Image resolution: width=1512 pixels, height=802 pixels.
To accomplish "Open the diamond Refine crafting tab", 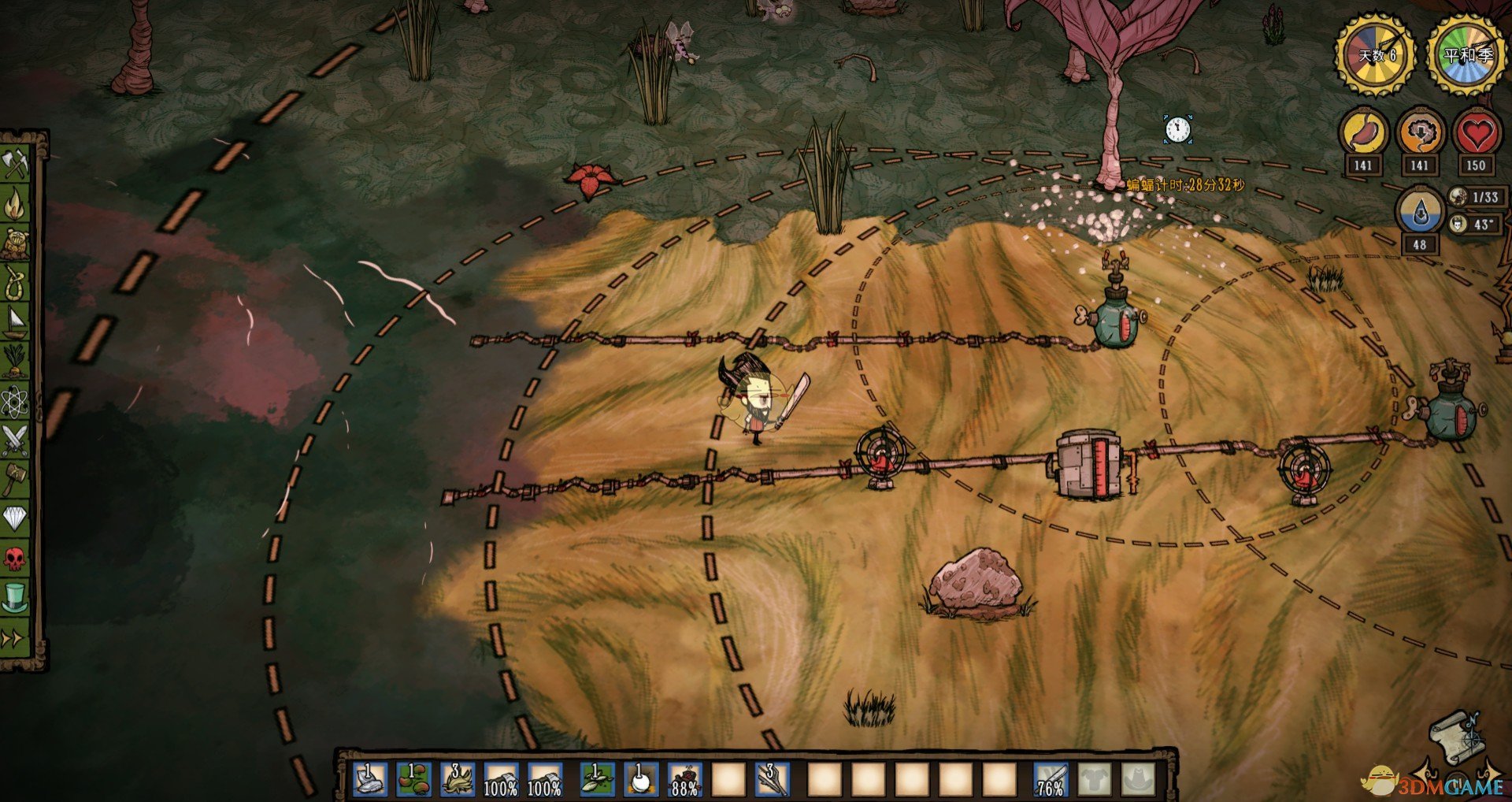I will 15,518.
